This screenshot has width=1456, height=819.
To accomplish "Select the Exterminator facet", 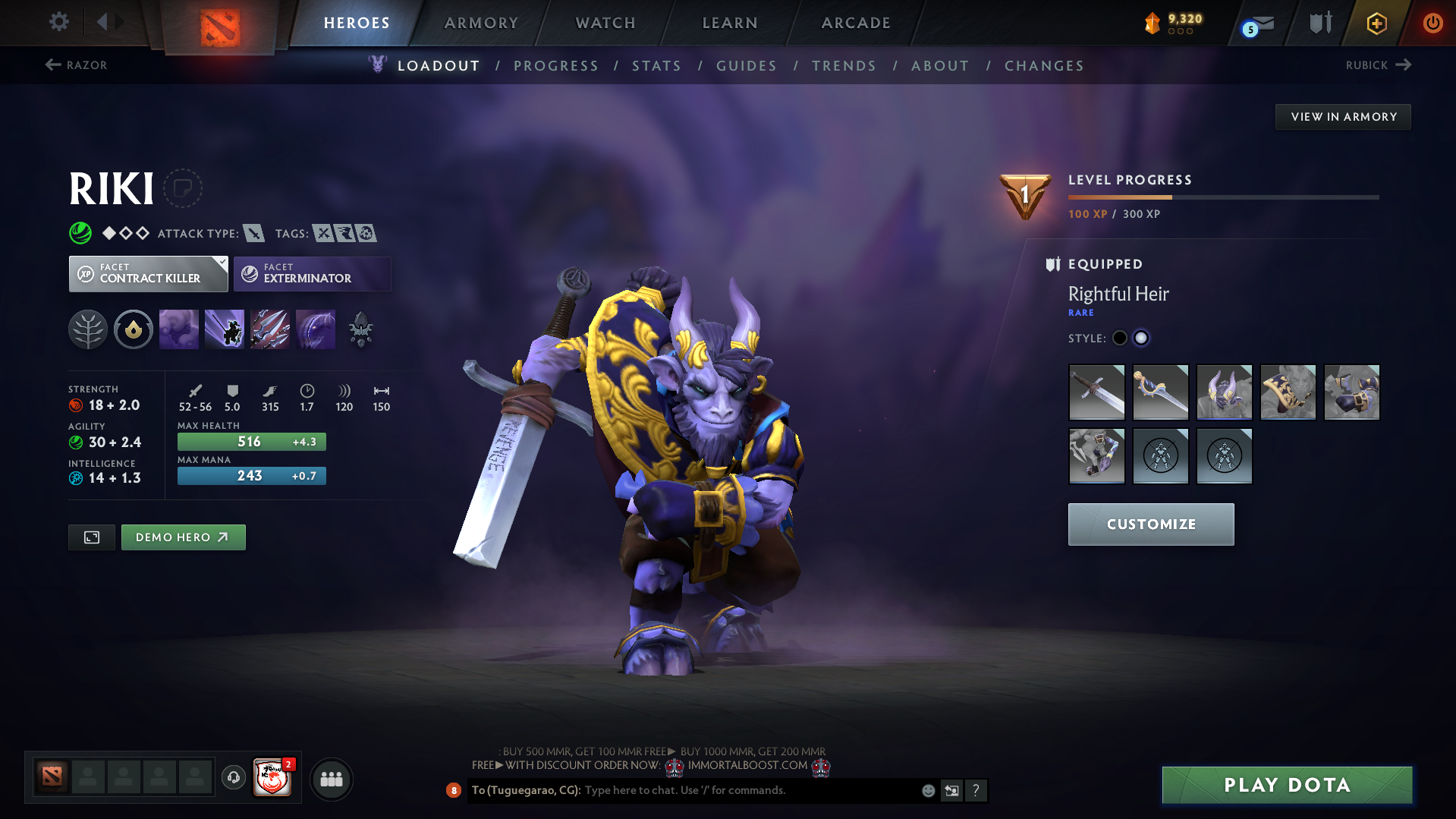I will click(312, 273).
